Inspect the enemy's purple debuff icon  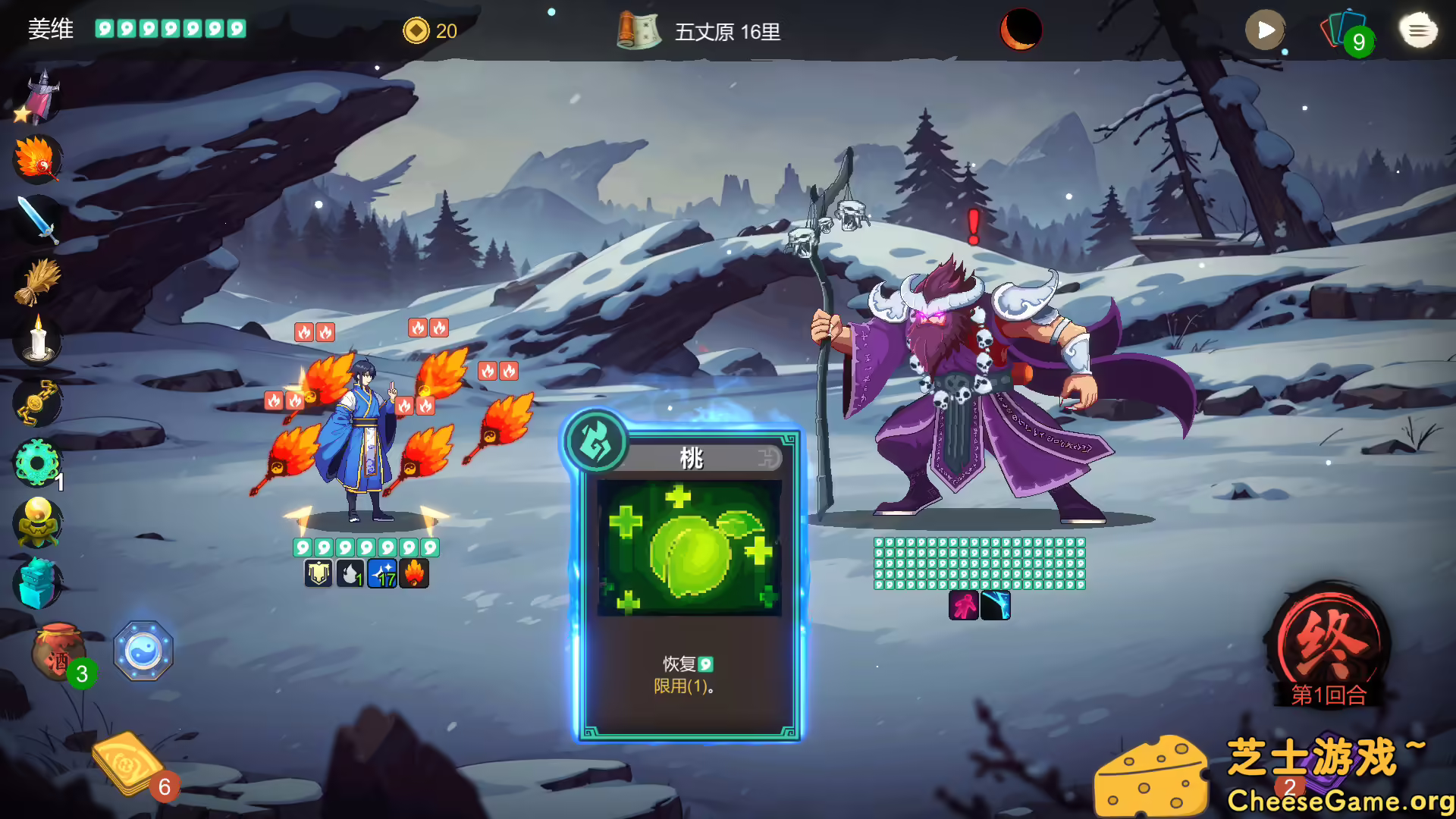[962, 607]
